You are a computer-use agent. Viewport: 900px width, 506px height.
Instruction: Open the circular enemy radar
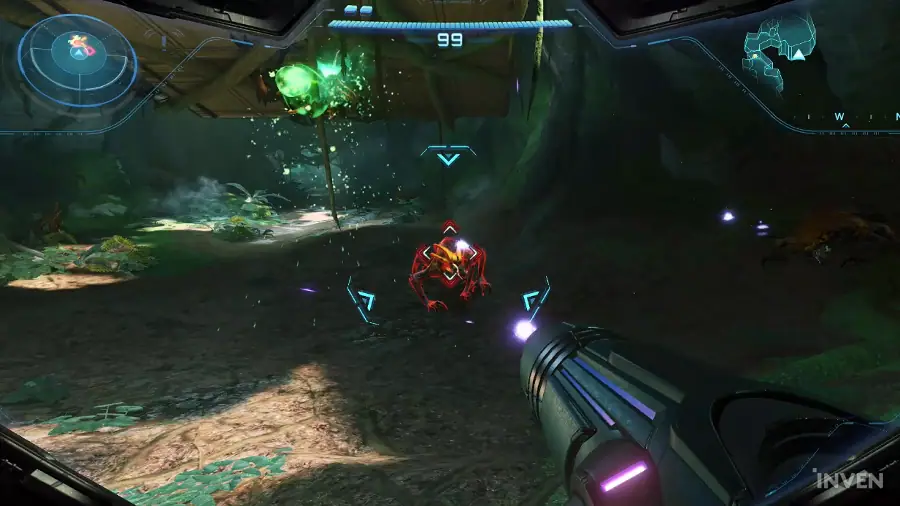[x=78, y=60]
